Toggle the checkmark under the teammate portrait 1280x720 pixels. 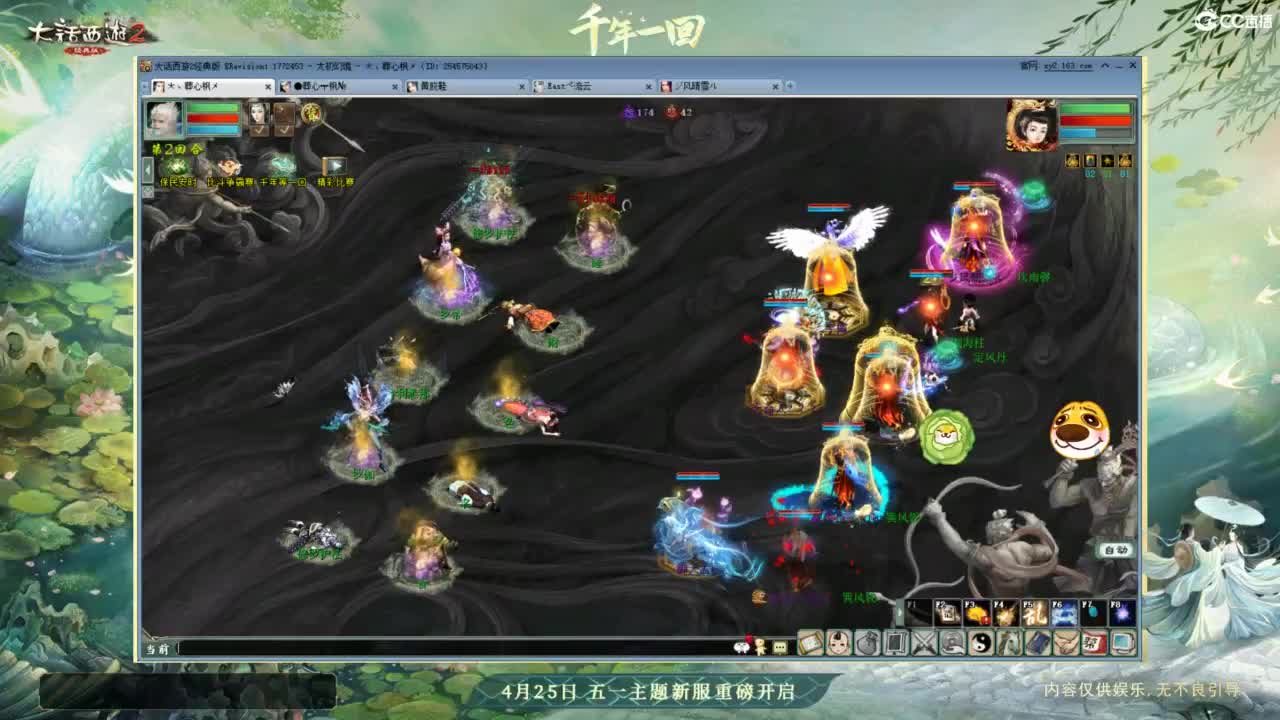(x=259, y=130)
